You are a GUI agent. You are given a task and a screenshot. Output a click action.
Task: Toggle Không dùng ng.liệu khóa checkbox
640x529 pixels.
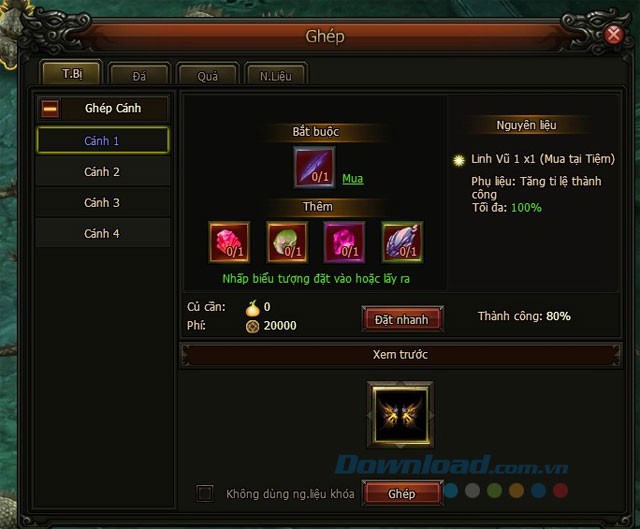point(205,493)
